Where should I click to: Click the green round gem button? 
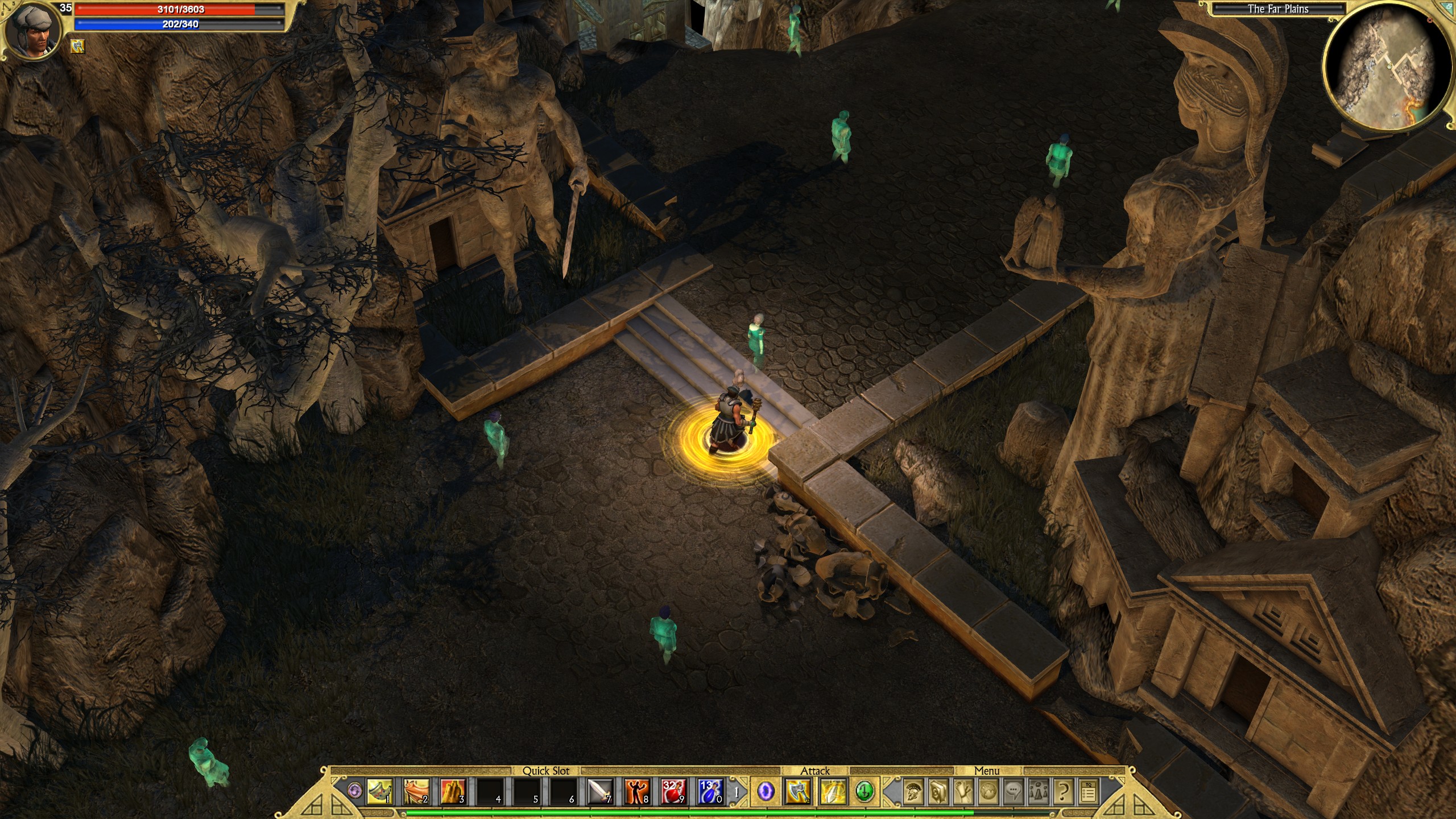tap(864, 791)
